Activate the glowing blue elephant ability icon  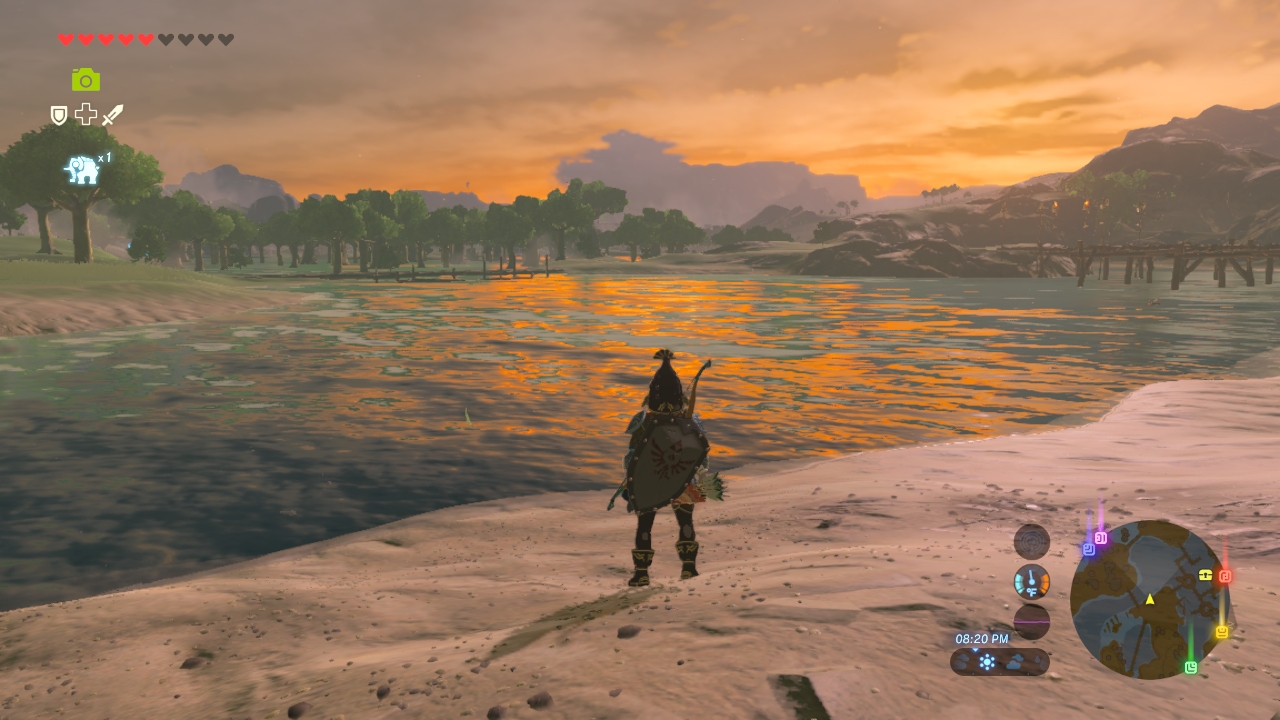(82, 170)
